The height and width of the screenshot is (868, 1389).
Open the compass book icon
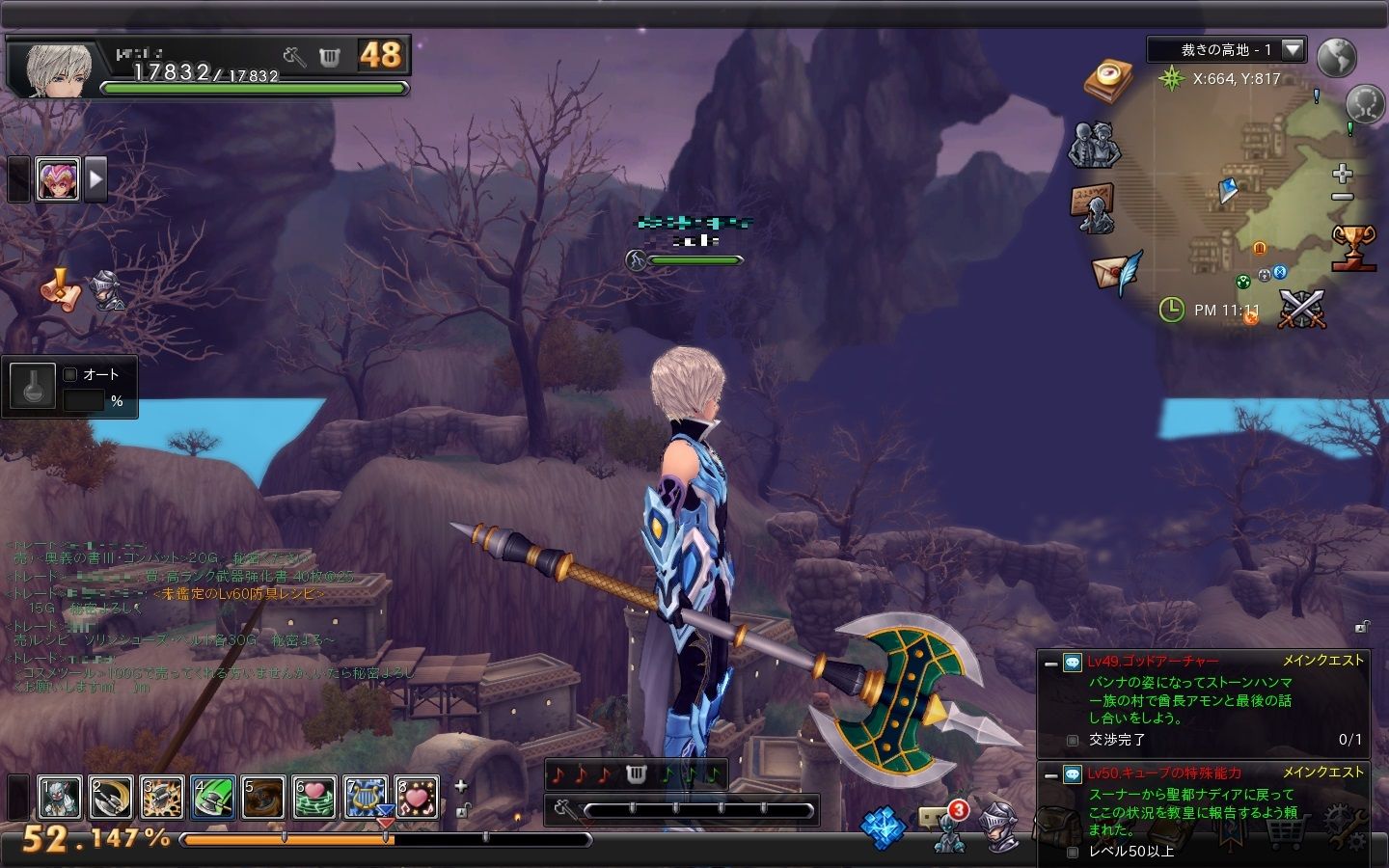[1107, 81]
